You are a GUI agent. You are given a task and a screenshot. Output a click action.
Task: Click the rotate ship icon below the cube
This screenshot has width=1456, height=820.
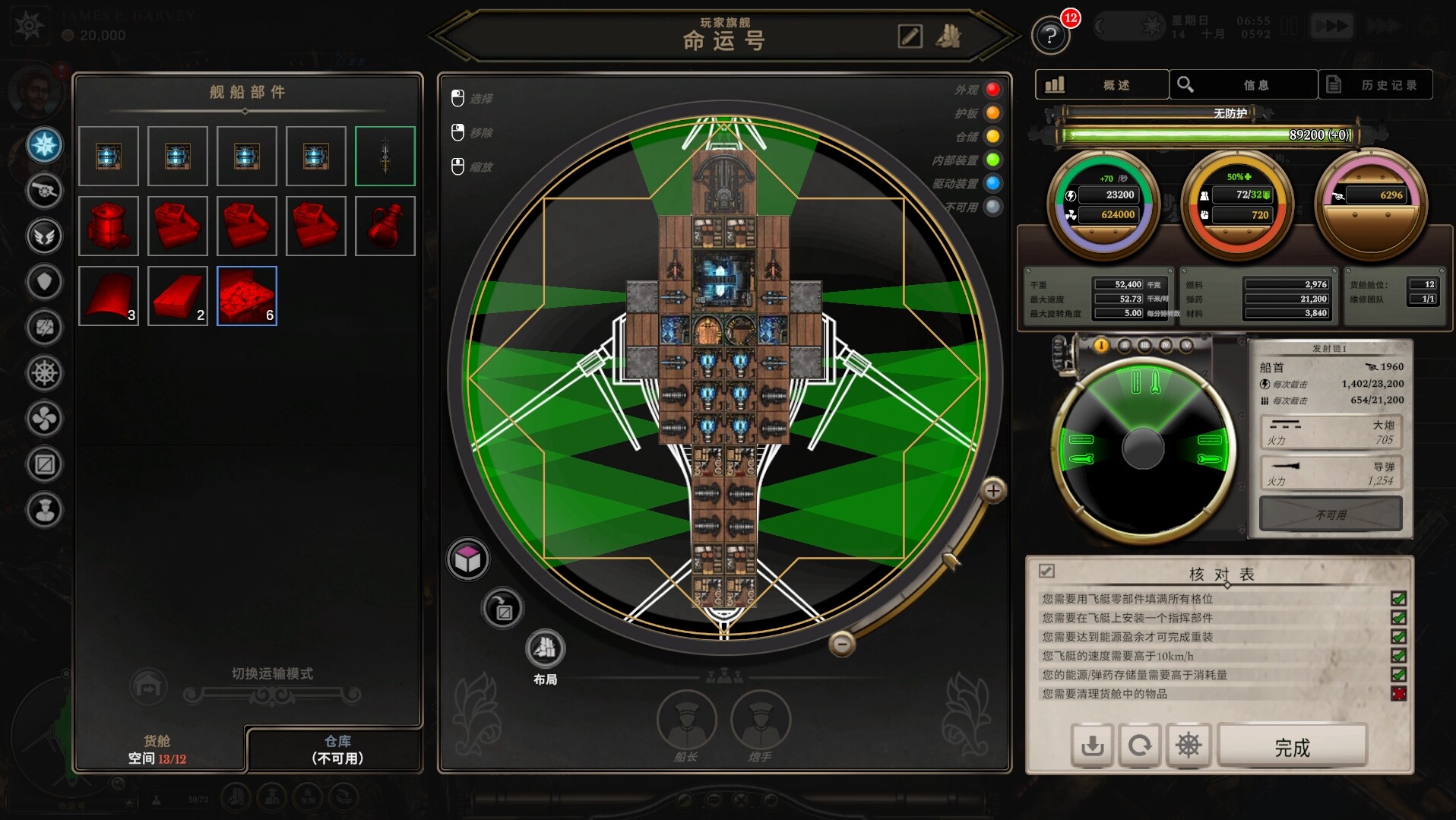(x=502, y=609)
